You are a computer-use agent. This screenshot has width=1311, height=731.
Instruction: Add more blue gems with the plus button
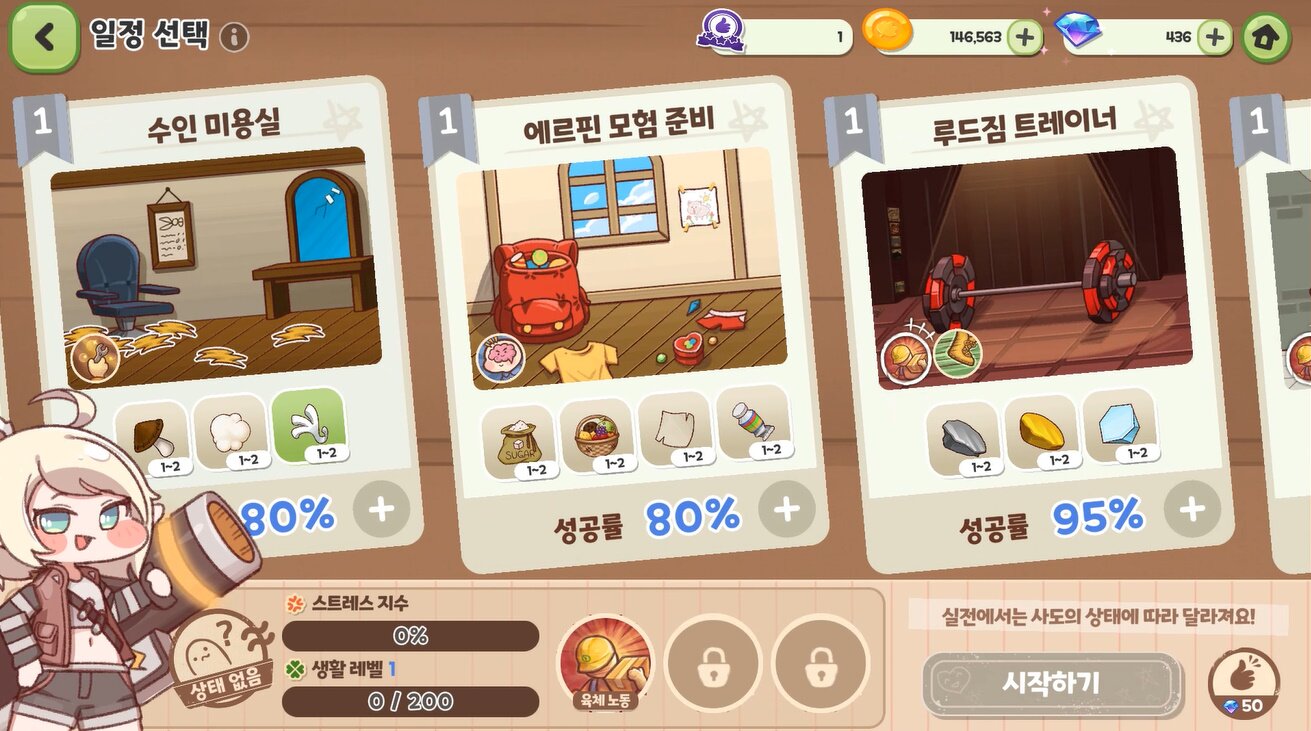pyautogui.click(x=1214, y=38)
